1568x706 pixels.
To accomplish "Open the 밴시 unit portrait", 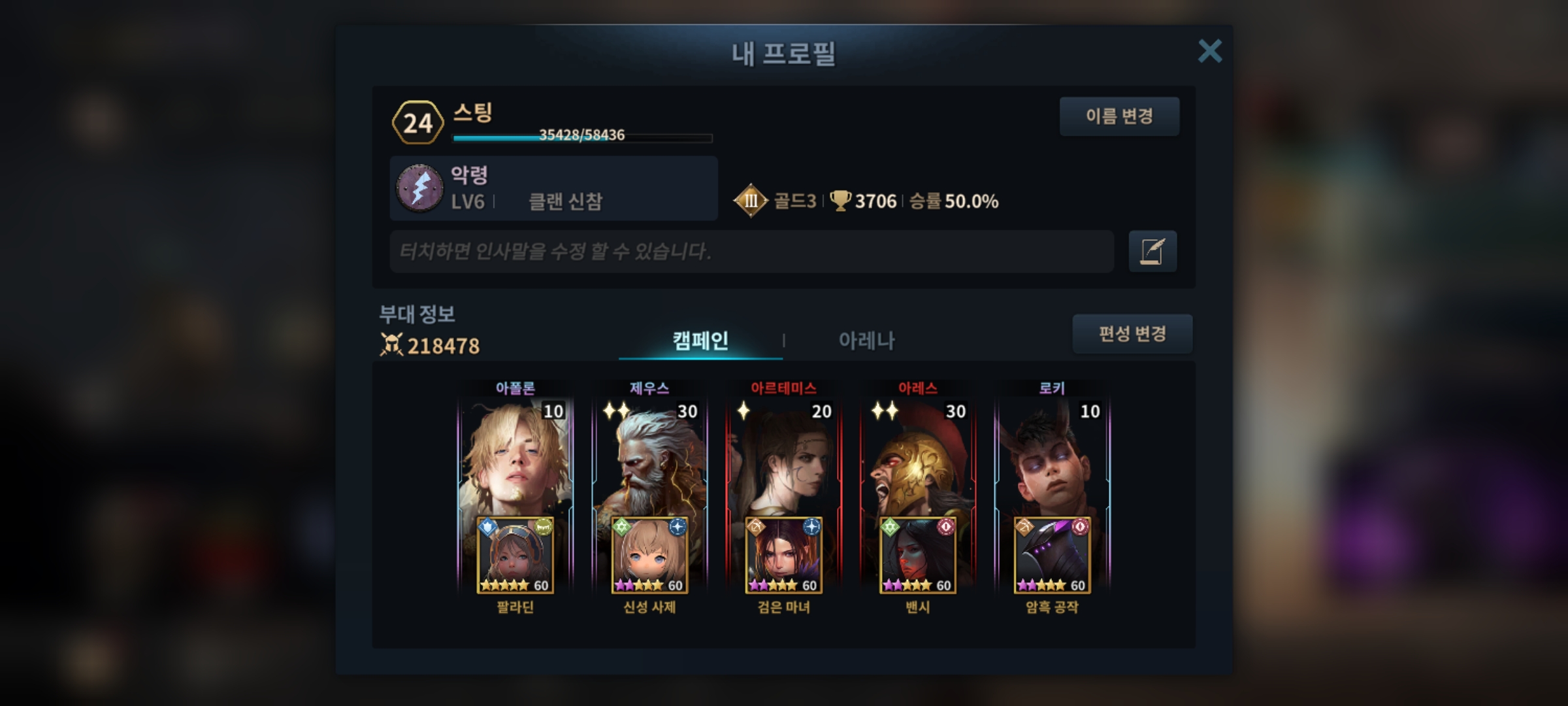I will click(918, 556).
